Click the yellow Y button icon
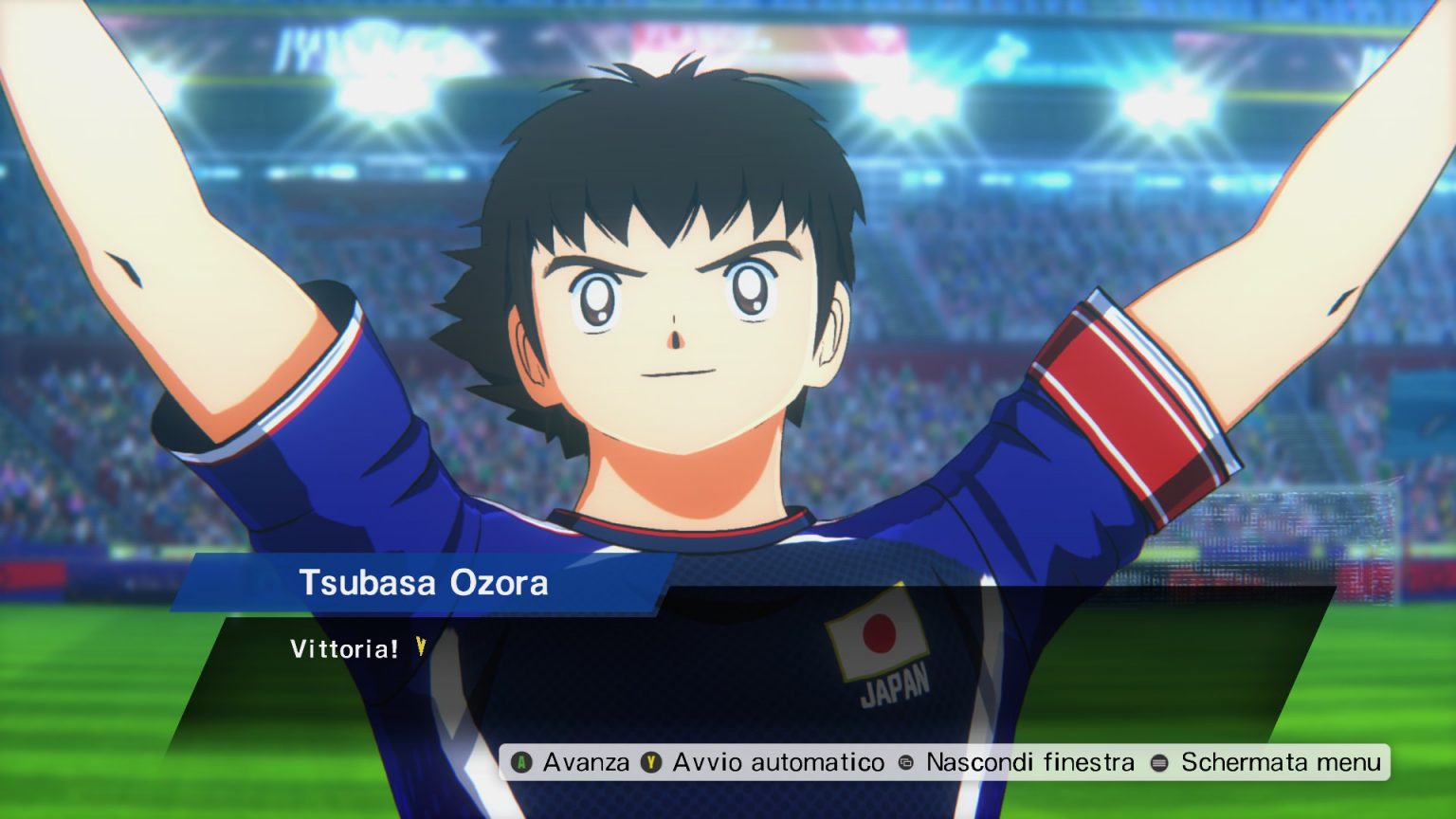1456x819 pixels. pos(651,762)
